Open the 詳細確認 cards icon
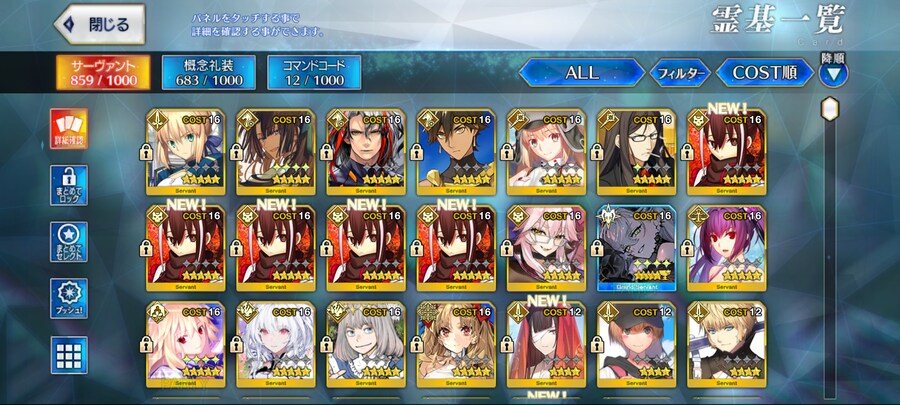Screen dimensions: 900x405 69,131
